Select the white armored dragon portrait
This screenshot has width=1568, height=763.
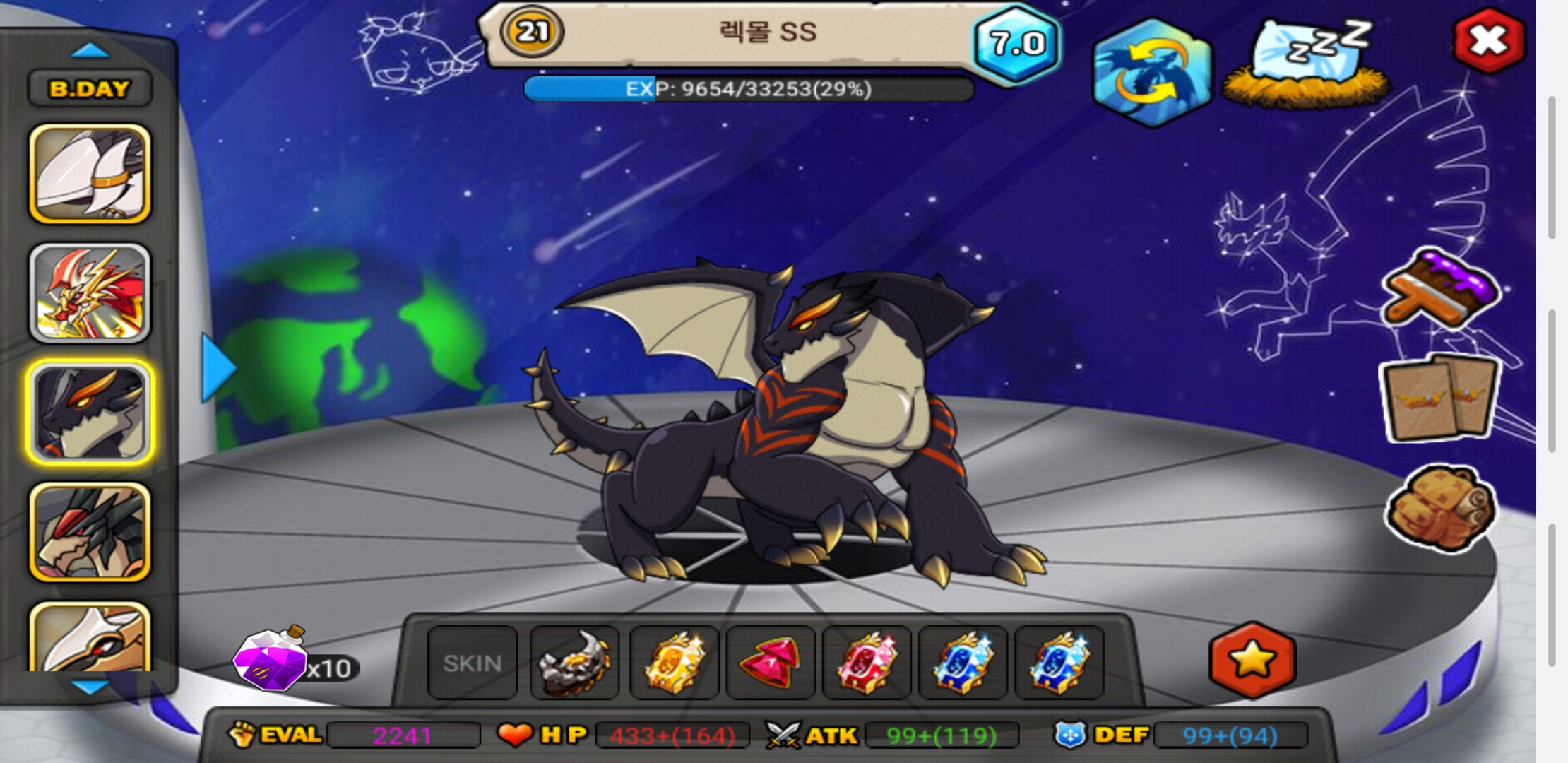[x=90, y=174]
